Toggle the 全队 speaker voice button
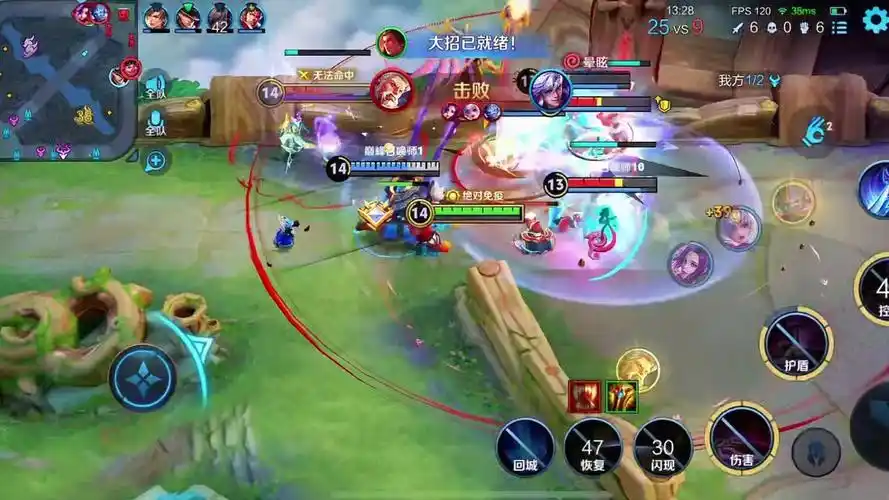889x500 pixels. click(155, 86)
